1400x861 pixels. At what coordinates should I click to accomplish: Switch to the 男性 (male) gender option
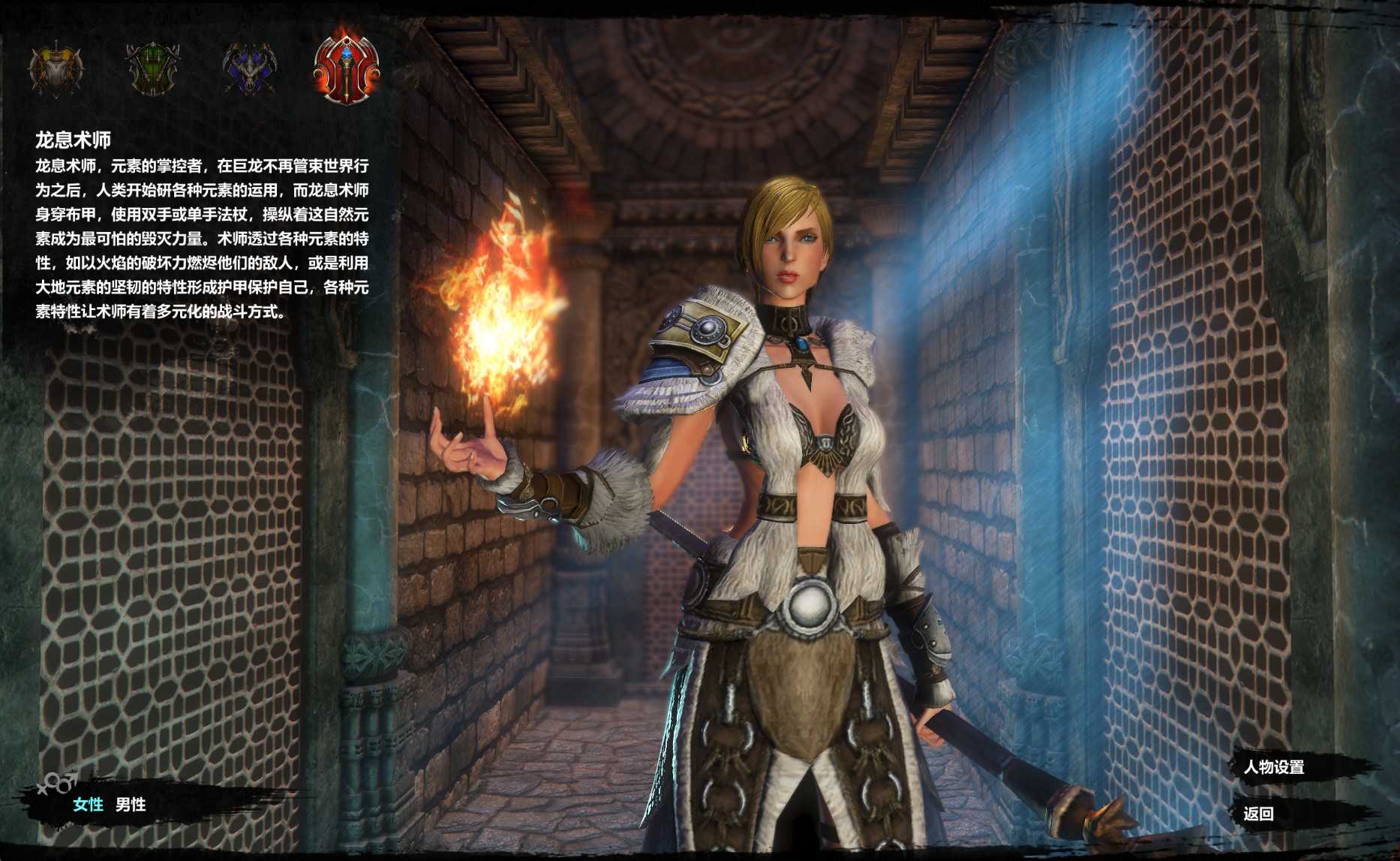point(131,805)
